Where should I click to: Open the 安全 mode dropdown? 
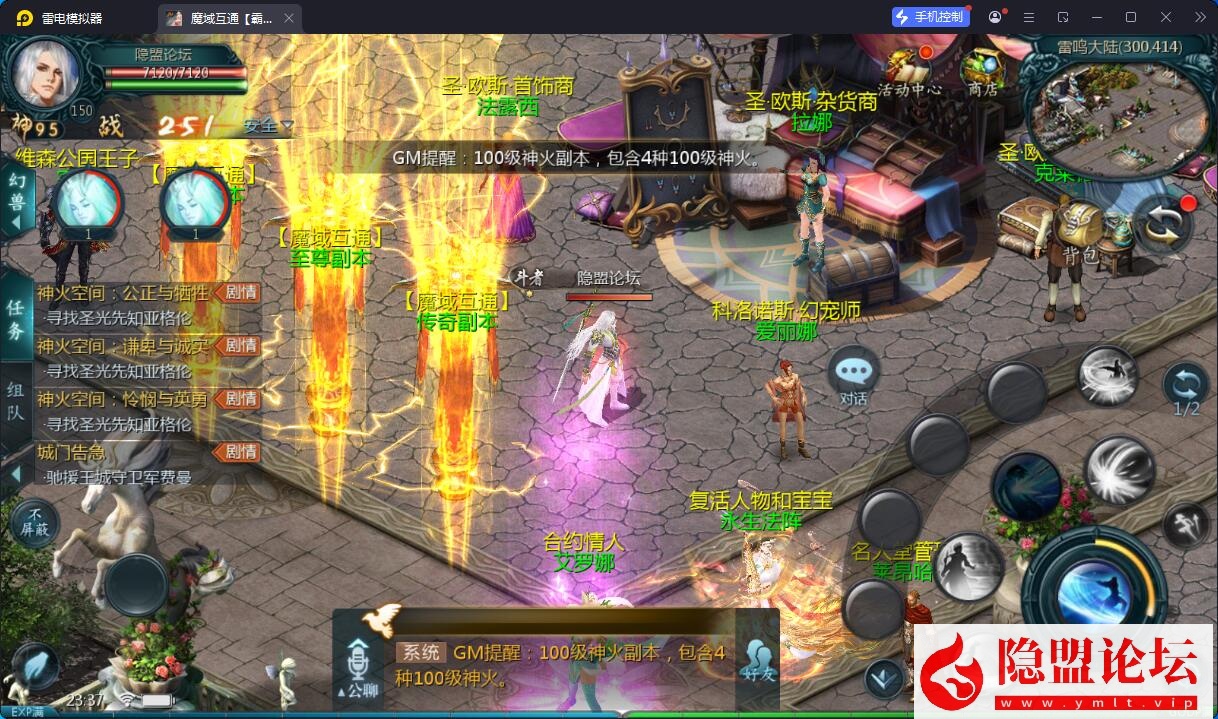(268, 126)
